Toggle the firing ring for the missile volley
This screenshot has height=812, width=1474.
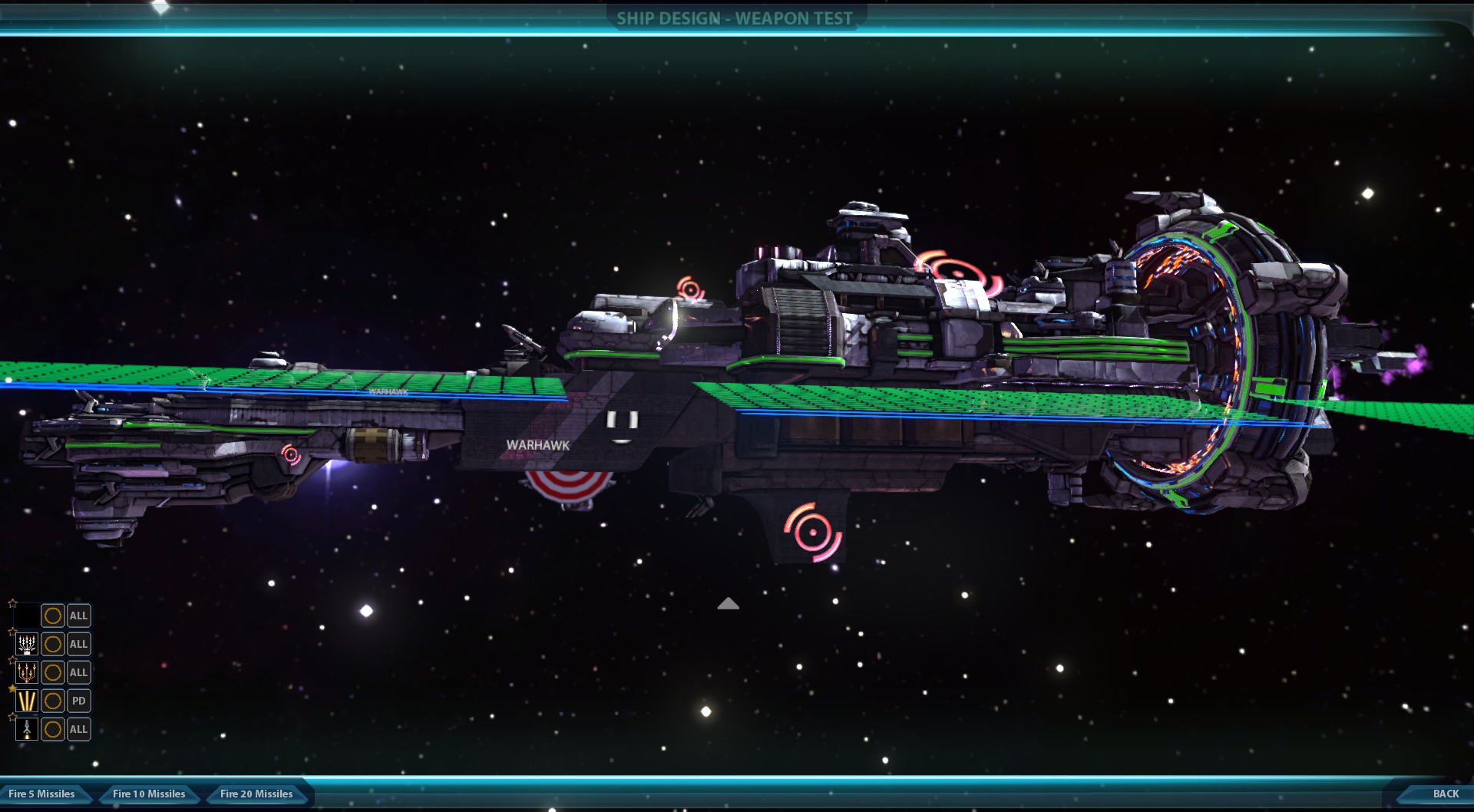[x=52, y=644]
